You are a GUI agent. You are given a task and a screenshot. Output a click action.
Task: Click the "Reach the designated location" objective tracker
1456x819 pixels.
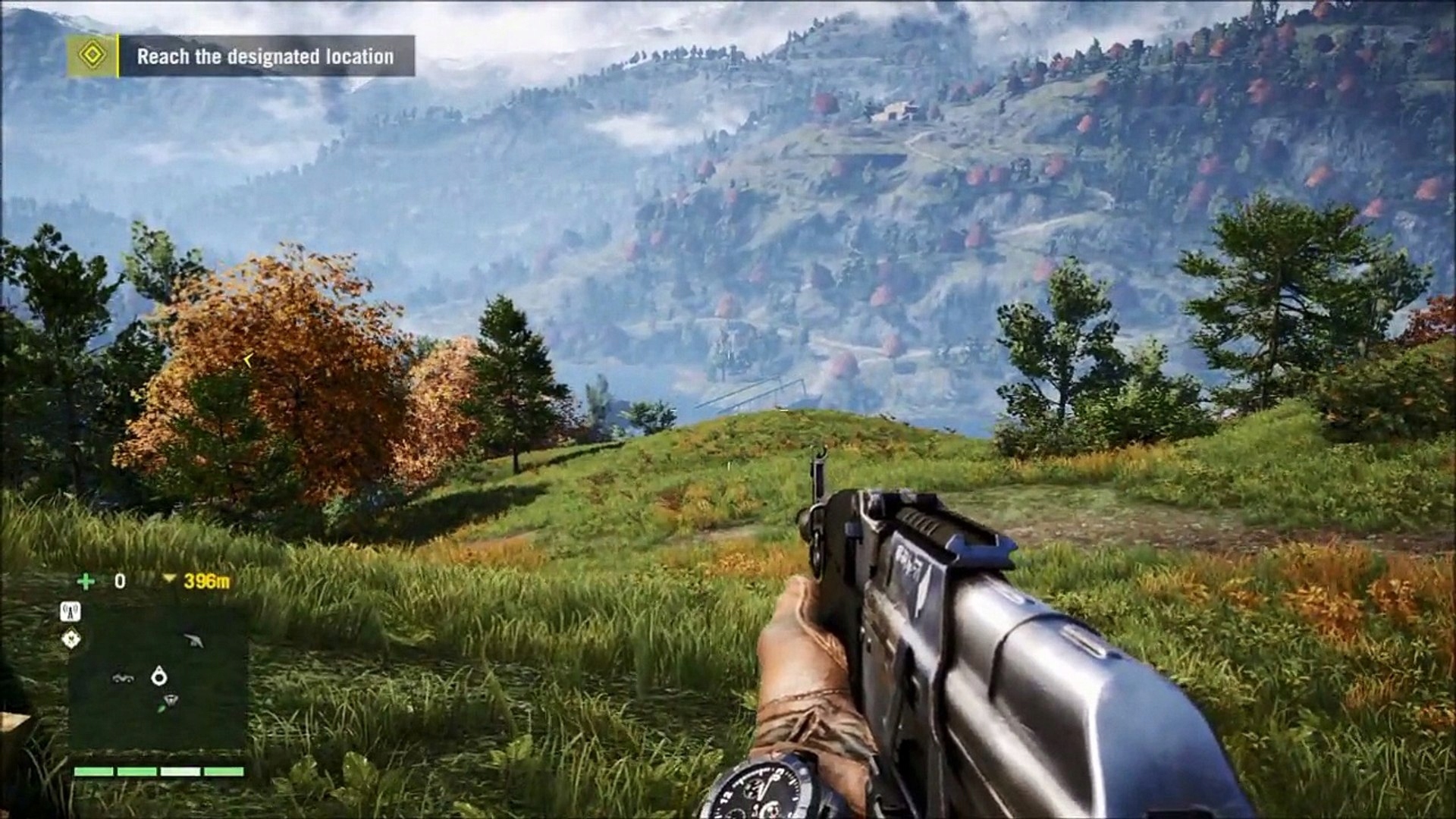(x=265, y=56)
